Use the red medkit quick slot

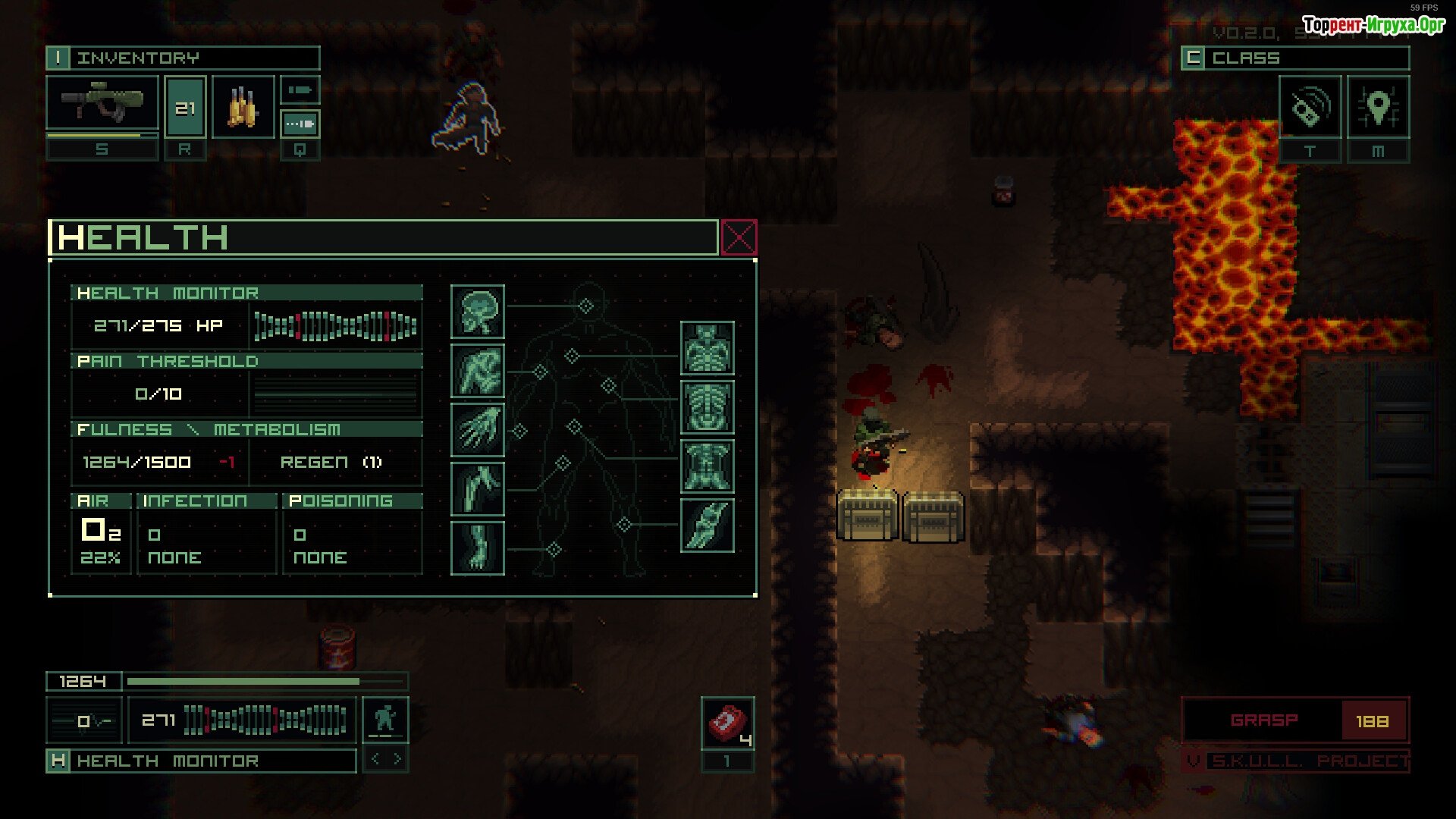pyautogui.click(x=727, y=723)
